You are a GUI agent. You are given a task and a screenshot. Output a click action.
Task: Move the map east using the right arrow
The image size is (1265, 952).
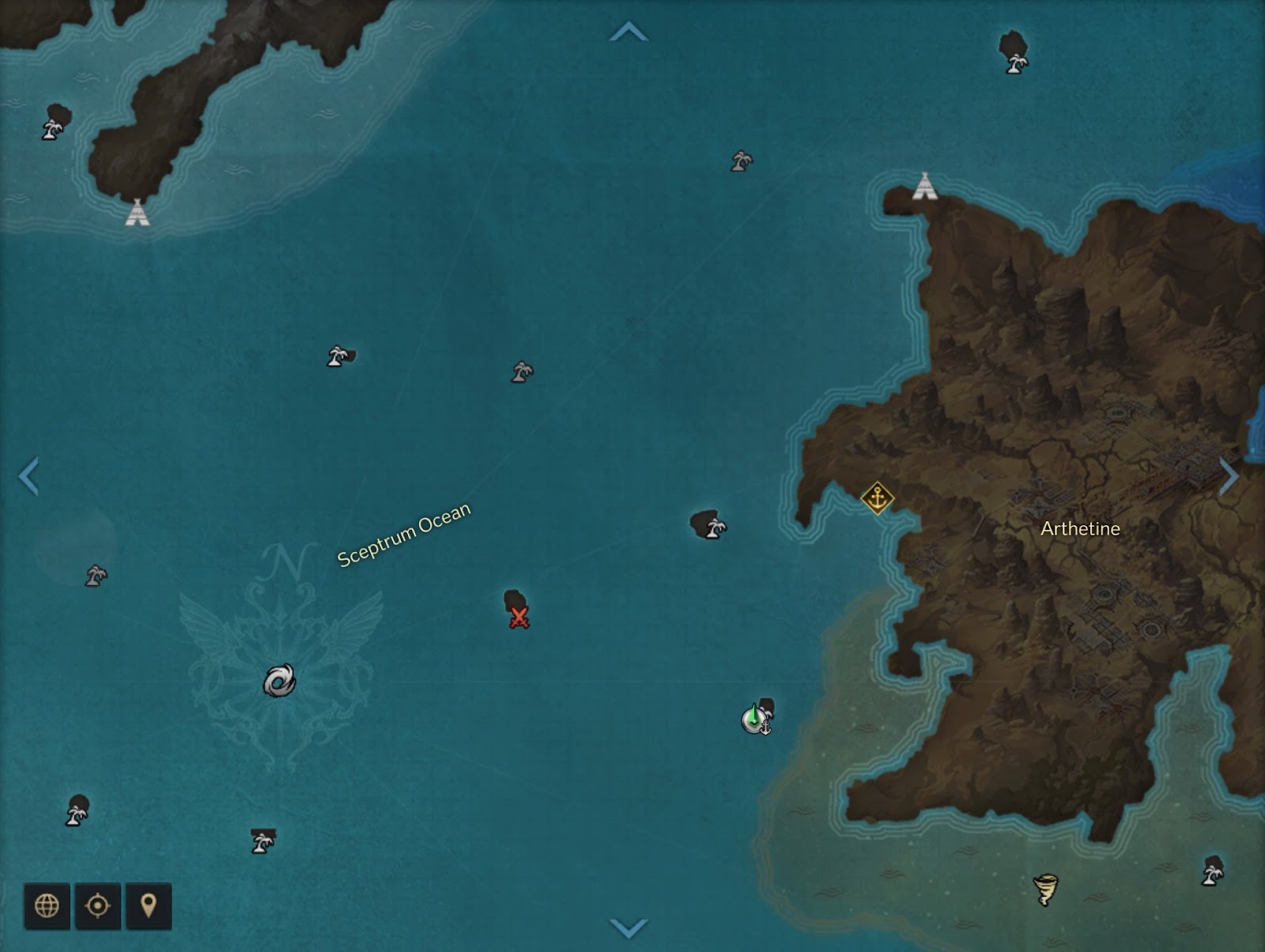[x=1229, y=476]
